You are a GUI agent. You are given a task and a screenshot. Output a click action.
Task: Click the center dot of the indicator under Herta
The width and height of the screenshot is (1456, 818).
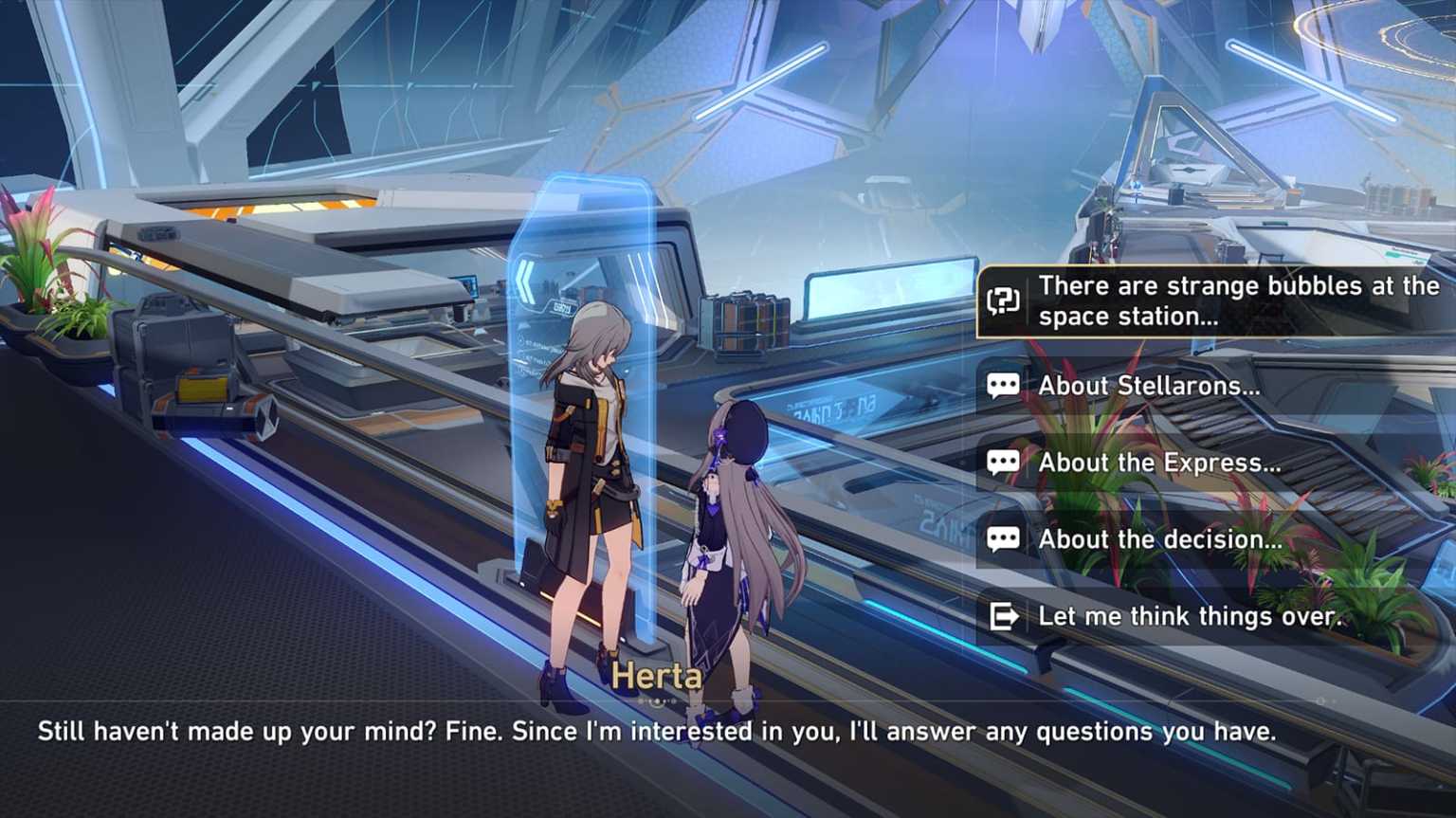[657, 700]
